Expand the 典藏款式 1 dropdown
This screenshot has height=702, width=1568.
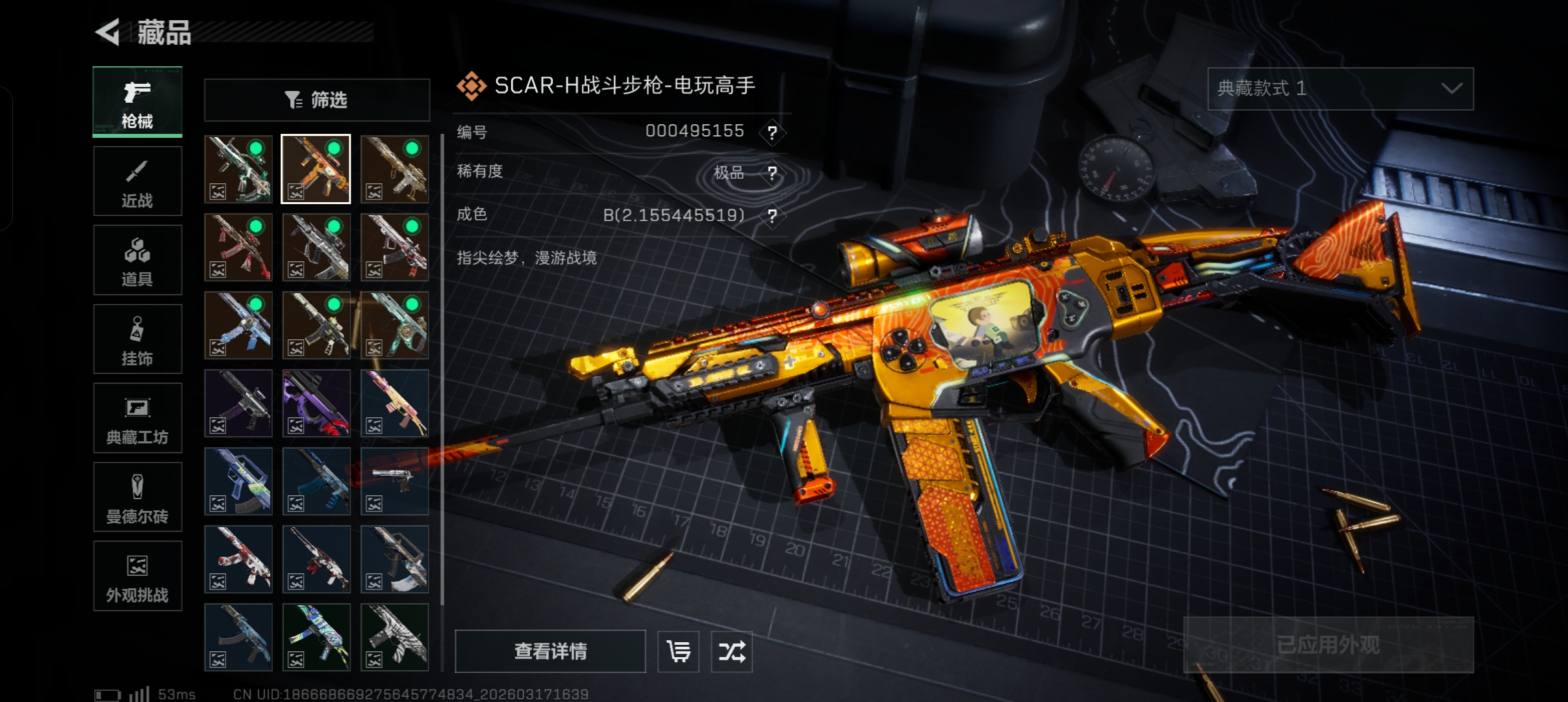[1340, 88]
